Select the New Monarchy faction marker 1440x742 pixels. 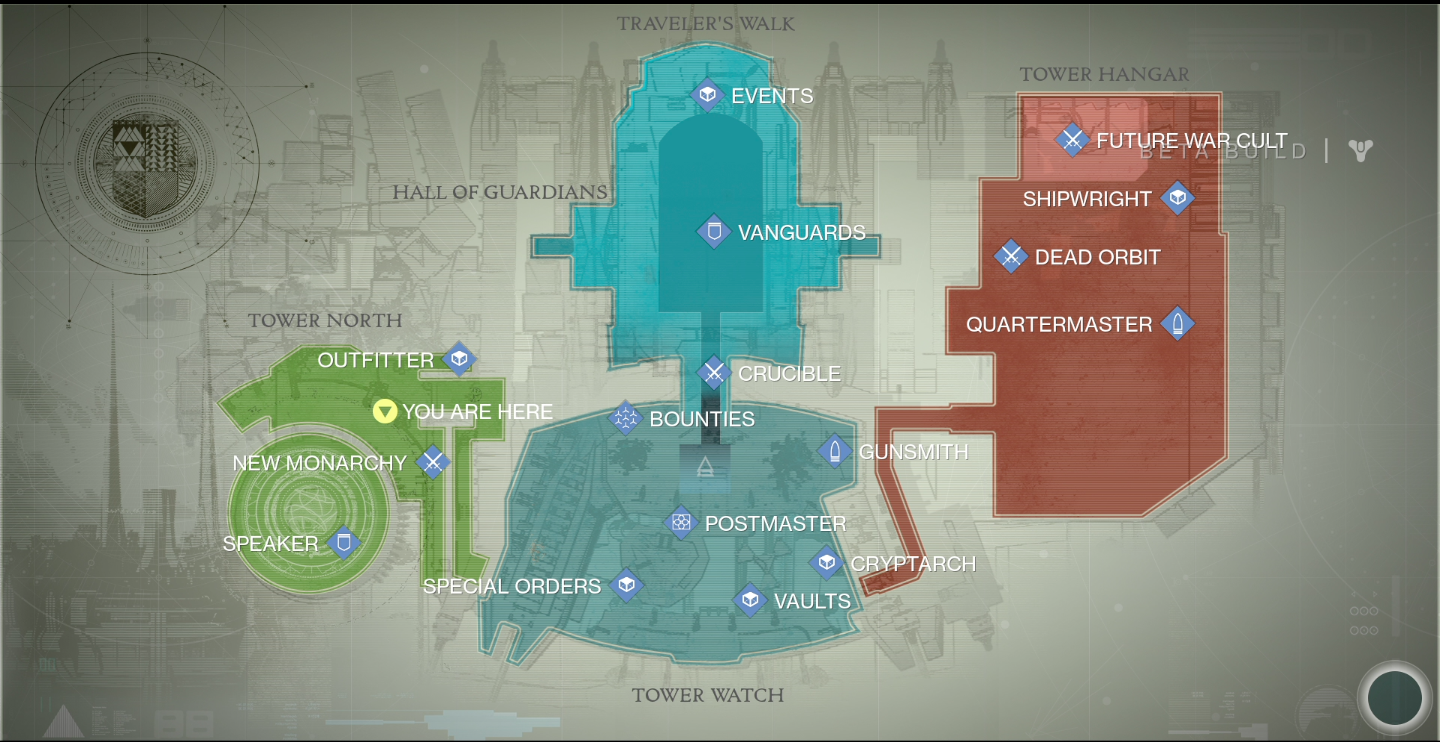433,462
